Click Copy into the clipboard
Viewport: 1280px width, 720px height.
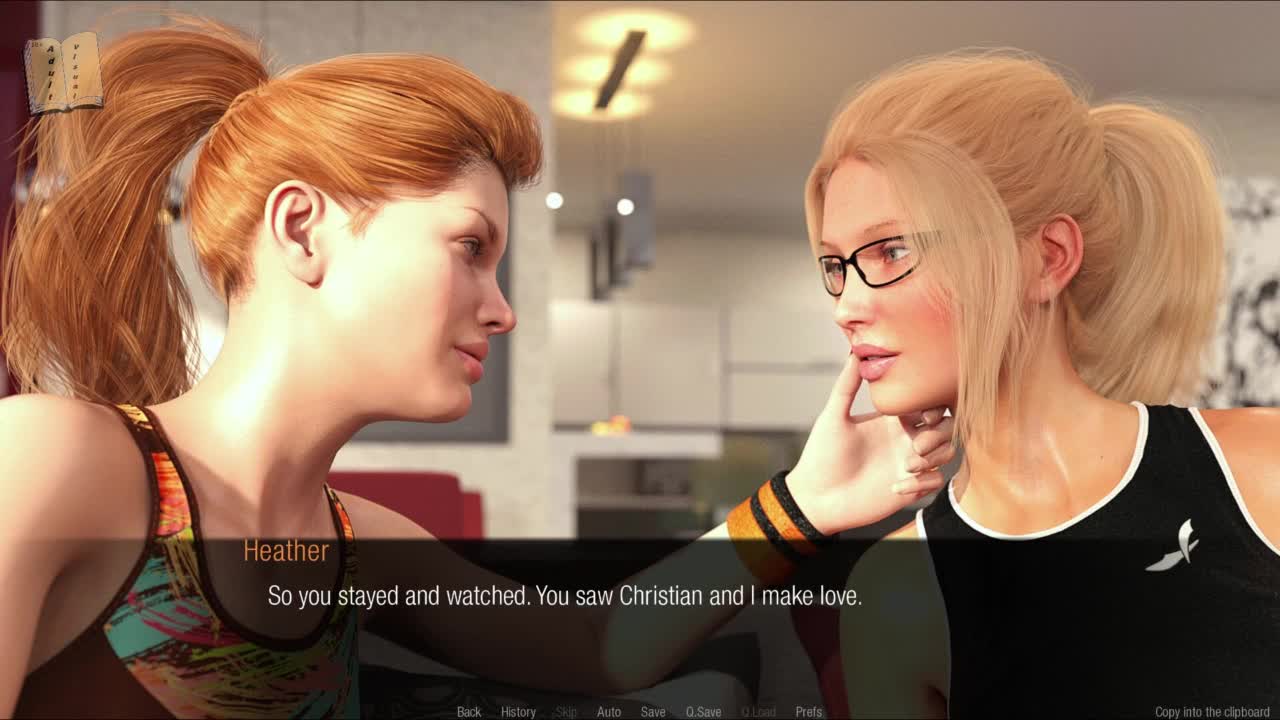[1212, 712]
